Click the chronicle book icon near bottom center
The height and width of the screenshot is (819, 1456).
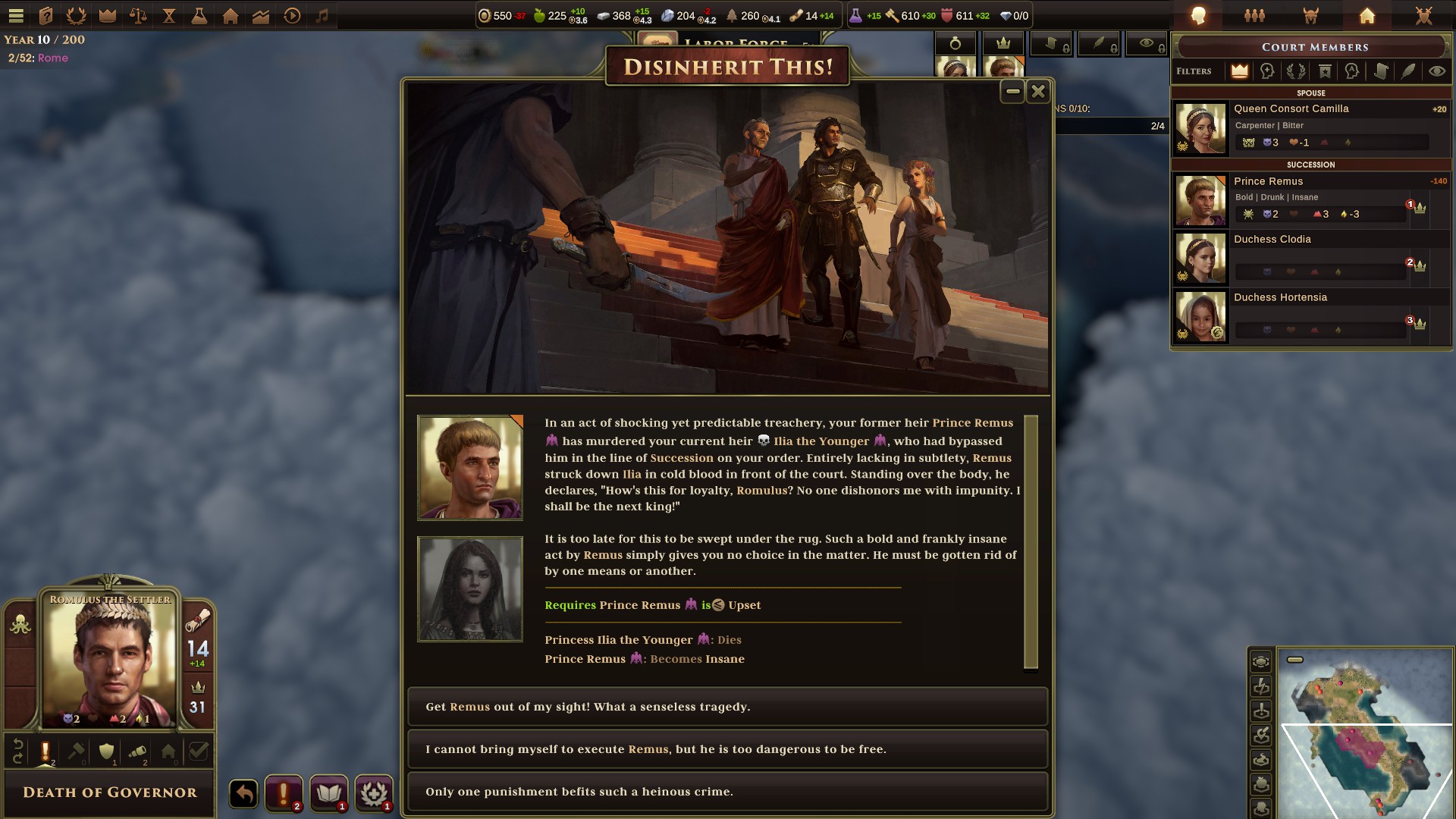coord(329,793)
